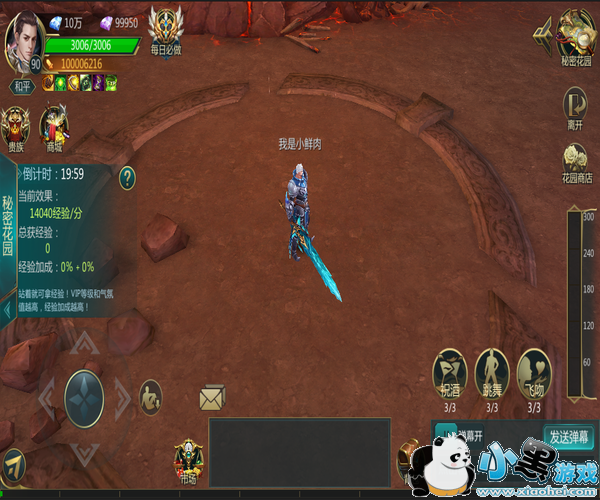Open the 每日必做 daily tasks icon

[x=167, y=27]
